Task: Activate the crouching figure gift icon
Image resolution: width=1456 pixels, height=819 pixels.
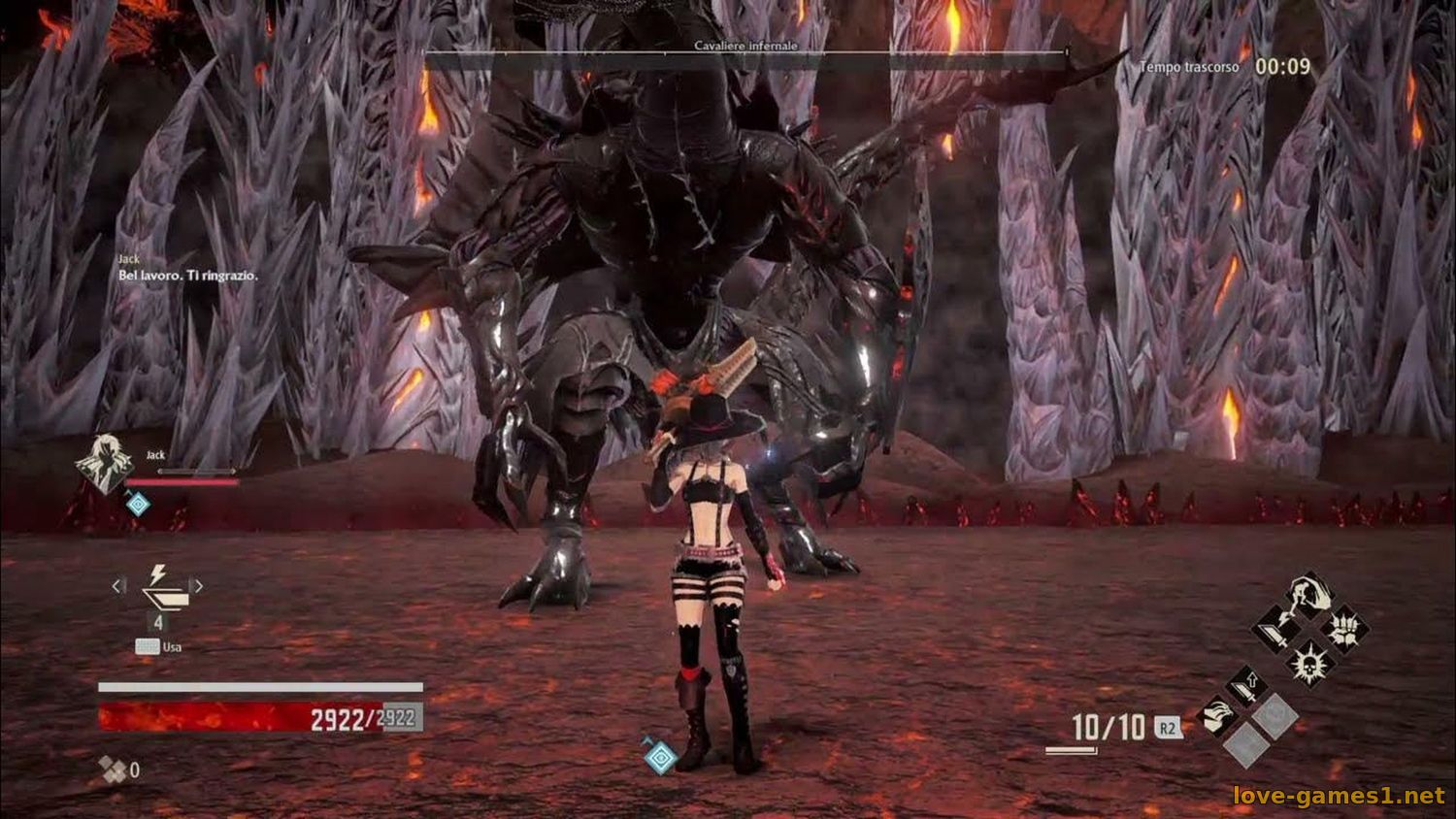Action: tap(1308, 595)
